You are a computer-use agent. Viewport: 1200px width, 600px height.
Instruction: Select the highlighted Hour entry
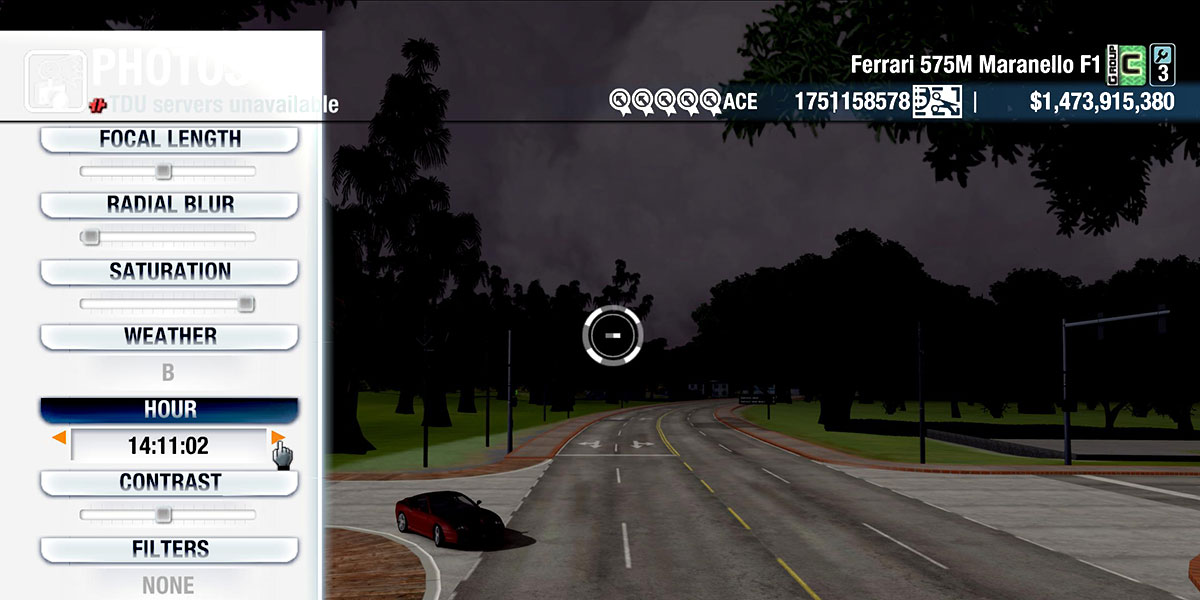[x=169, y=410]
